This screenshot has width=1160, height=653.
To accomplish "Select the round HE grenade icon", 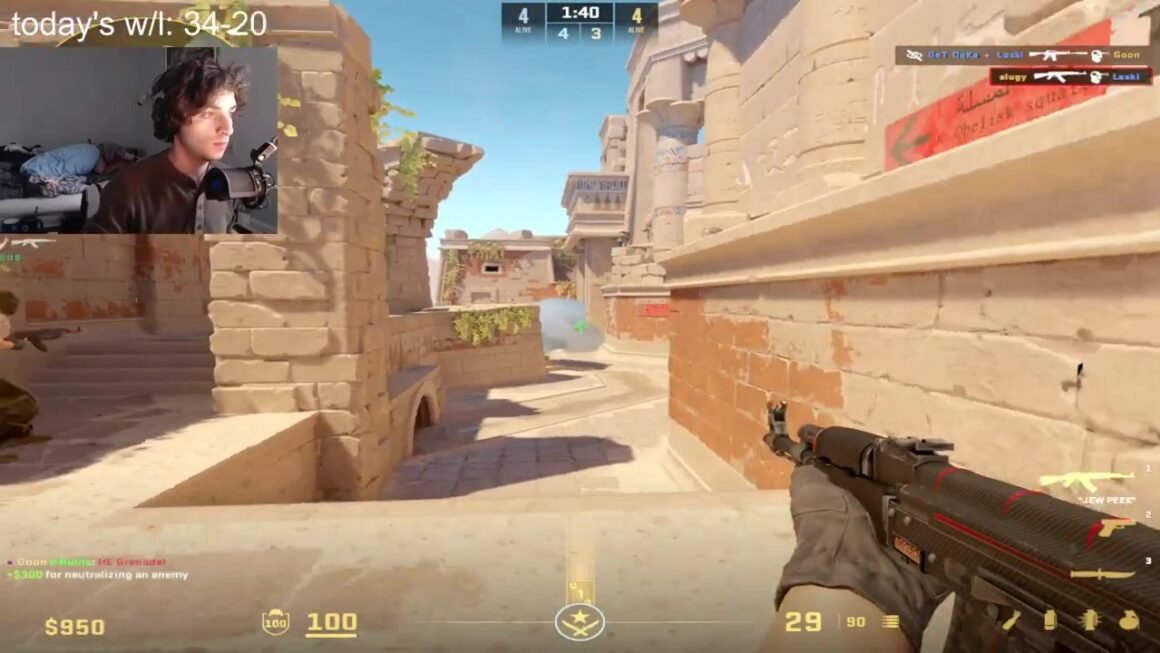I will tap(1129, 621).
